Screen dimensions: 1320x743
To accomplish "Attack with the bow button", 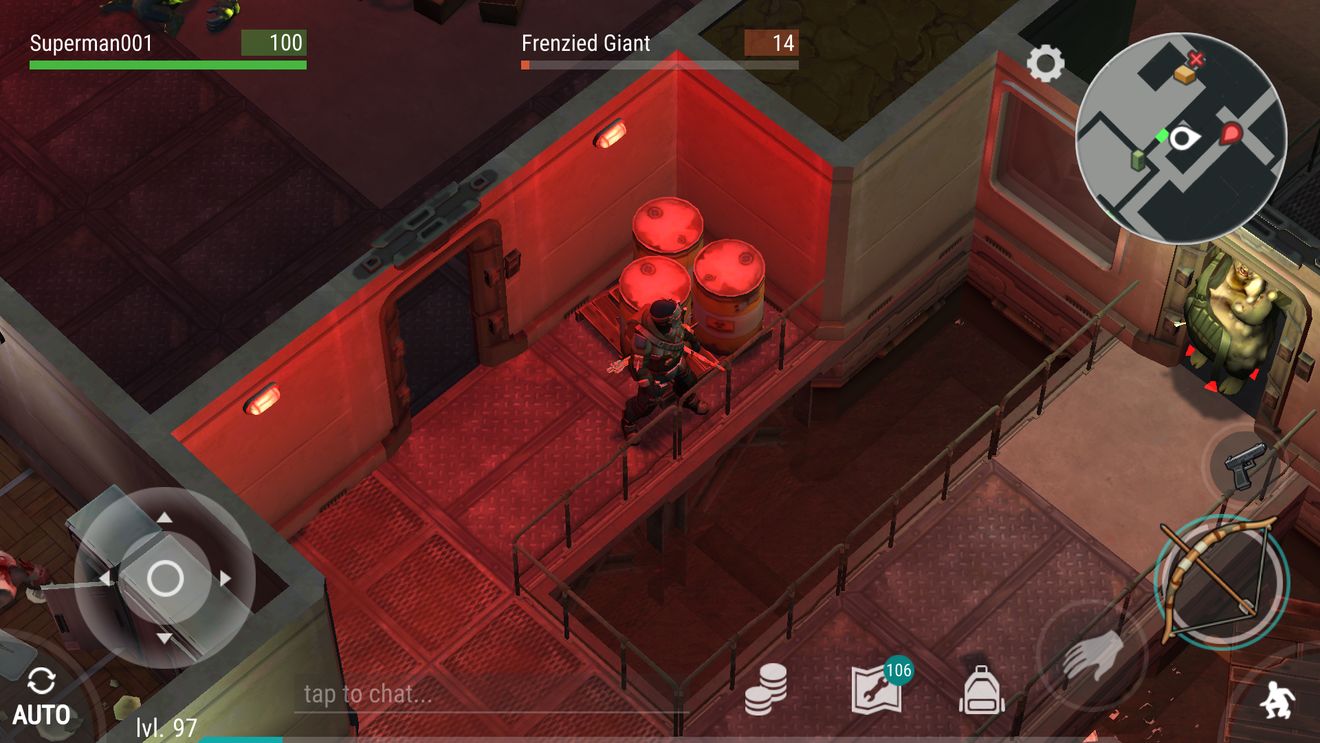I will [x=1221, y=579].
